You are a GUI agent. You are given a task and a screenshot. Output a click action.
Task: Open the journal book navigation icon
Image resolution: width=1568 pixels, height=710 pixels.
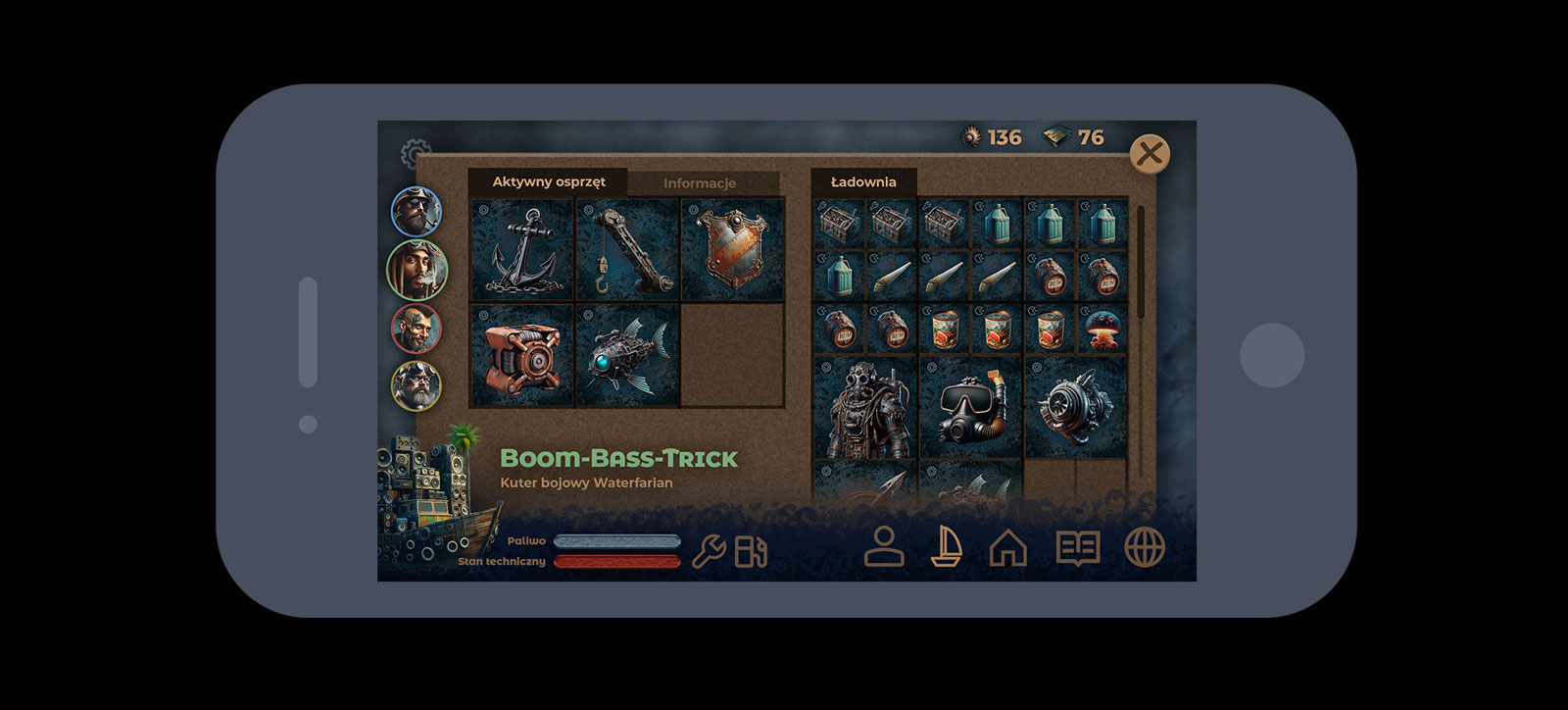1078,547
